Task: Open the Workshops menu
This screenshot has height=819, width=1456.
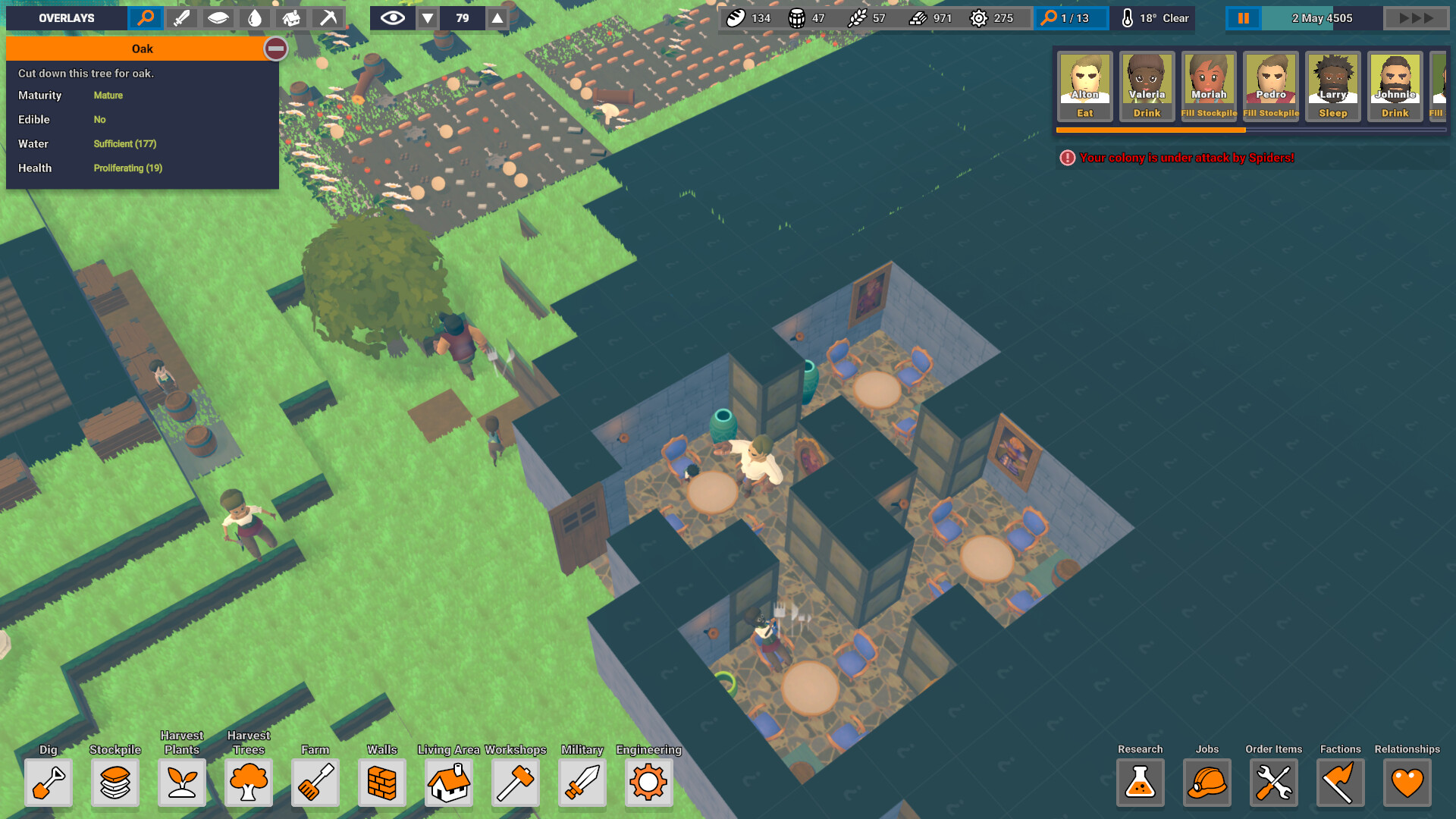Action: [516, 783]
